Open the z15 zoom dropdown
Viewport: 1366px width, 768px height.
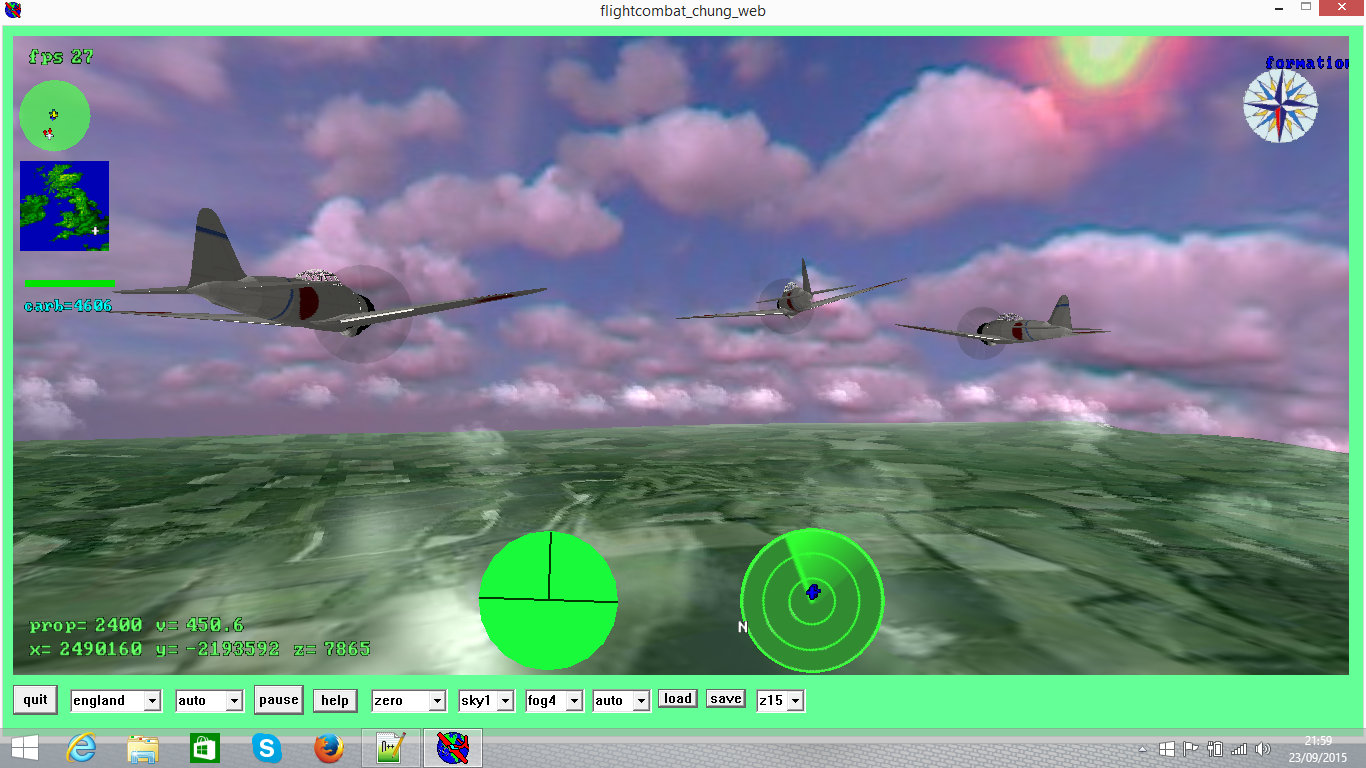pyautogui.click(x=780, y=701)
